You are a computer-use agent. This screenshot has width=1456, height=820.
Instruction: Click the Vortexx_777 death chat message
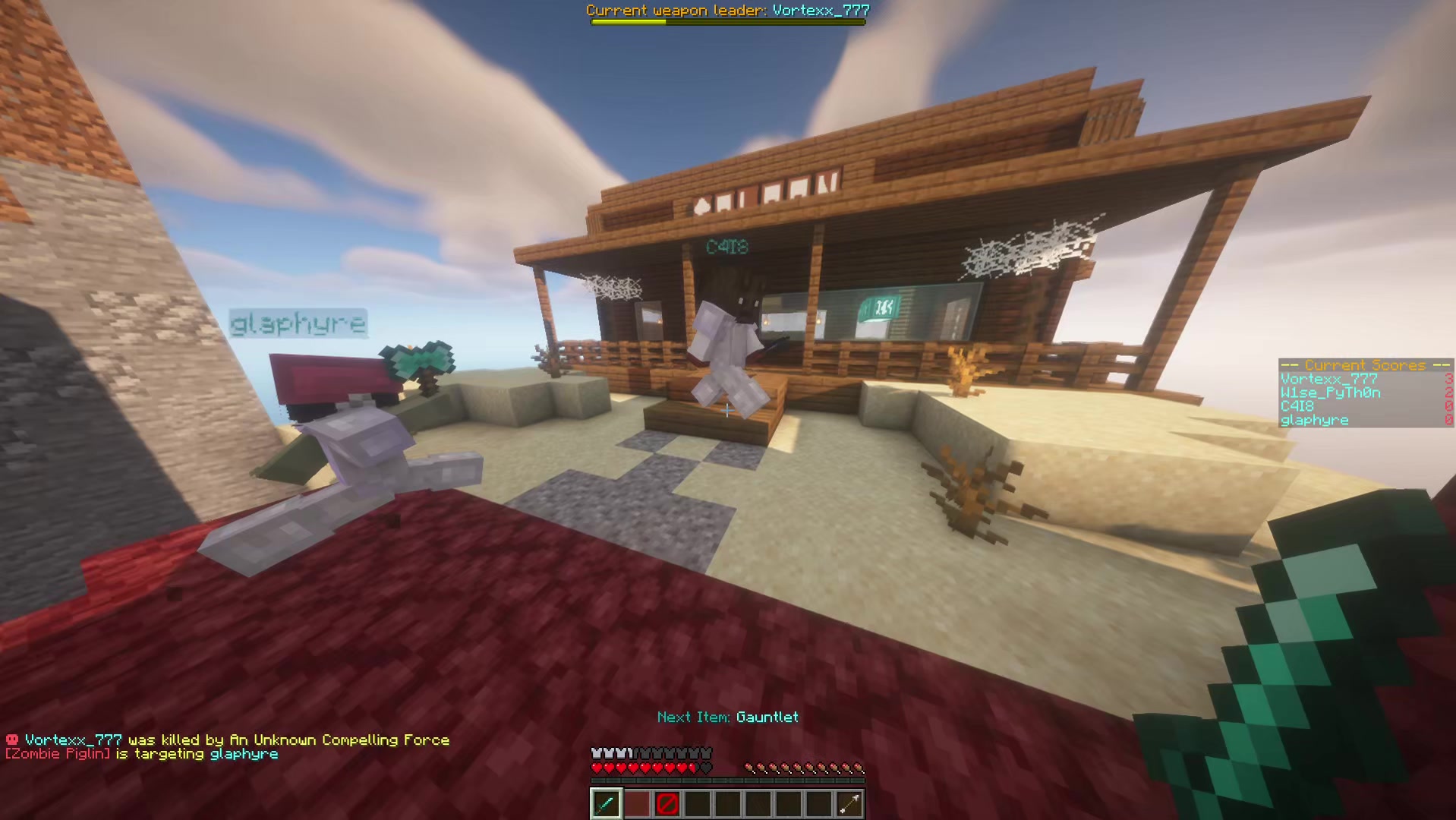tap(226, 739)
